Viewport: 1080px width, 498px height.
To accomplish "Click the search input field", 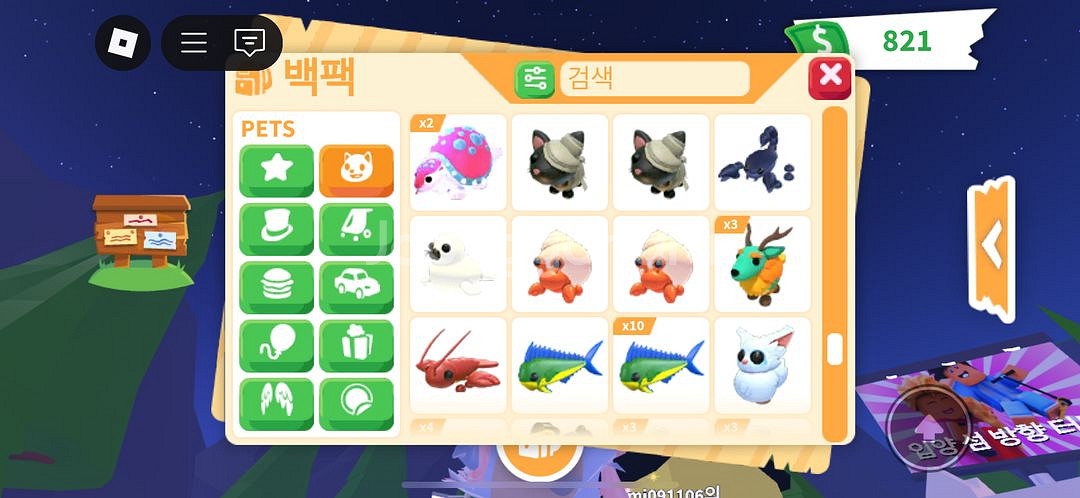I will tap(654, 78).
